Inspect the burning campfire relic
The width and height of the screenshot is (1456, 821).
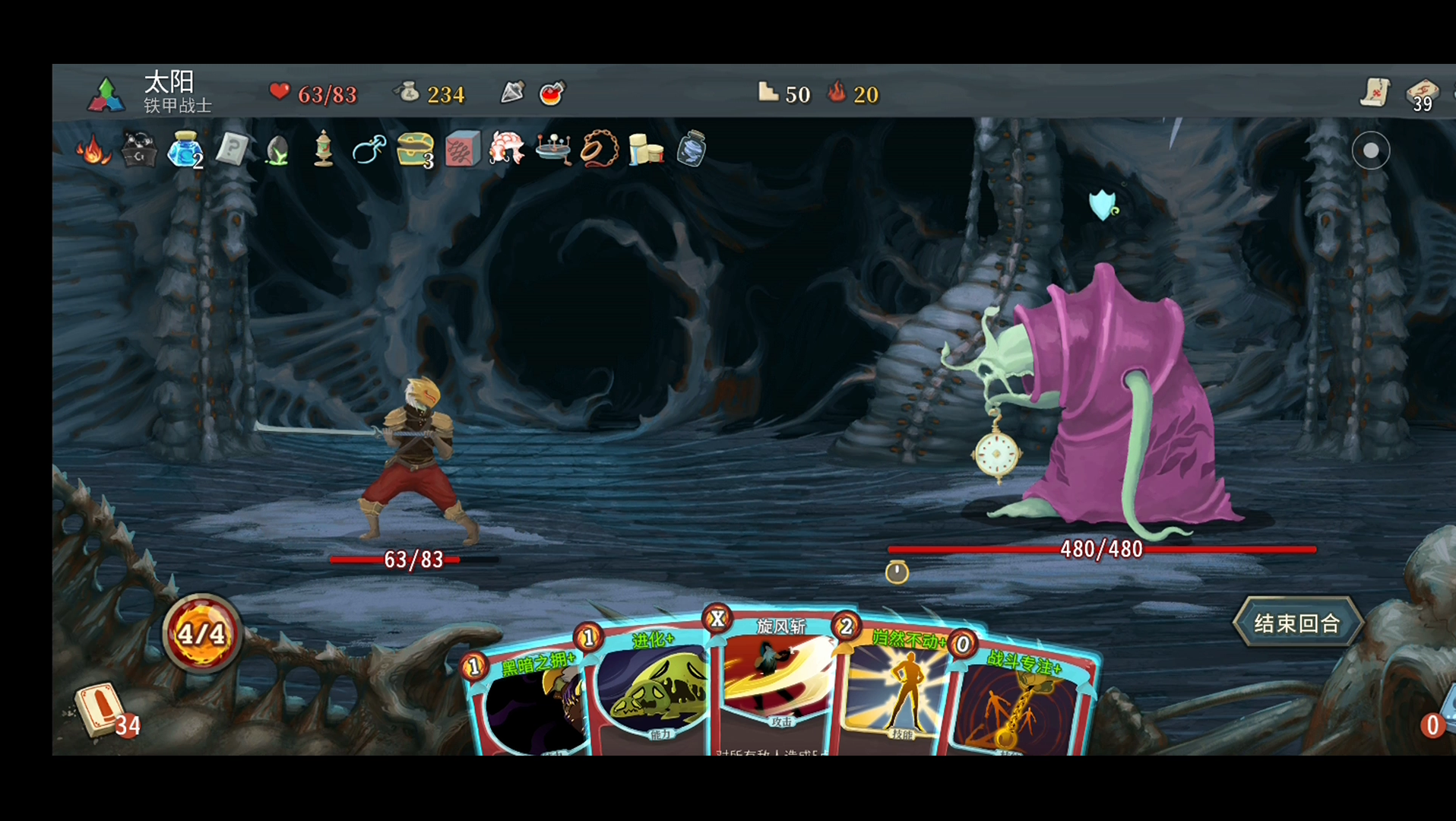tap(93, 150)
